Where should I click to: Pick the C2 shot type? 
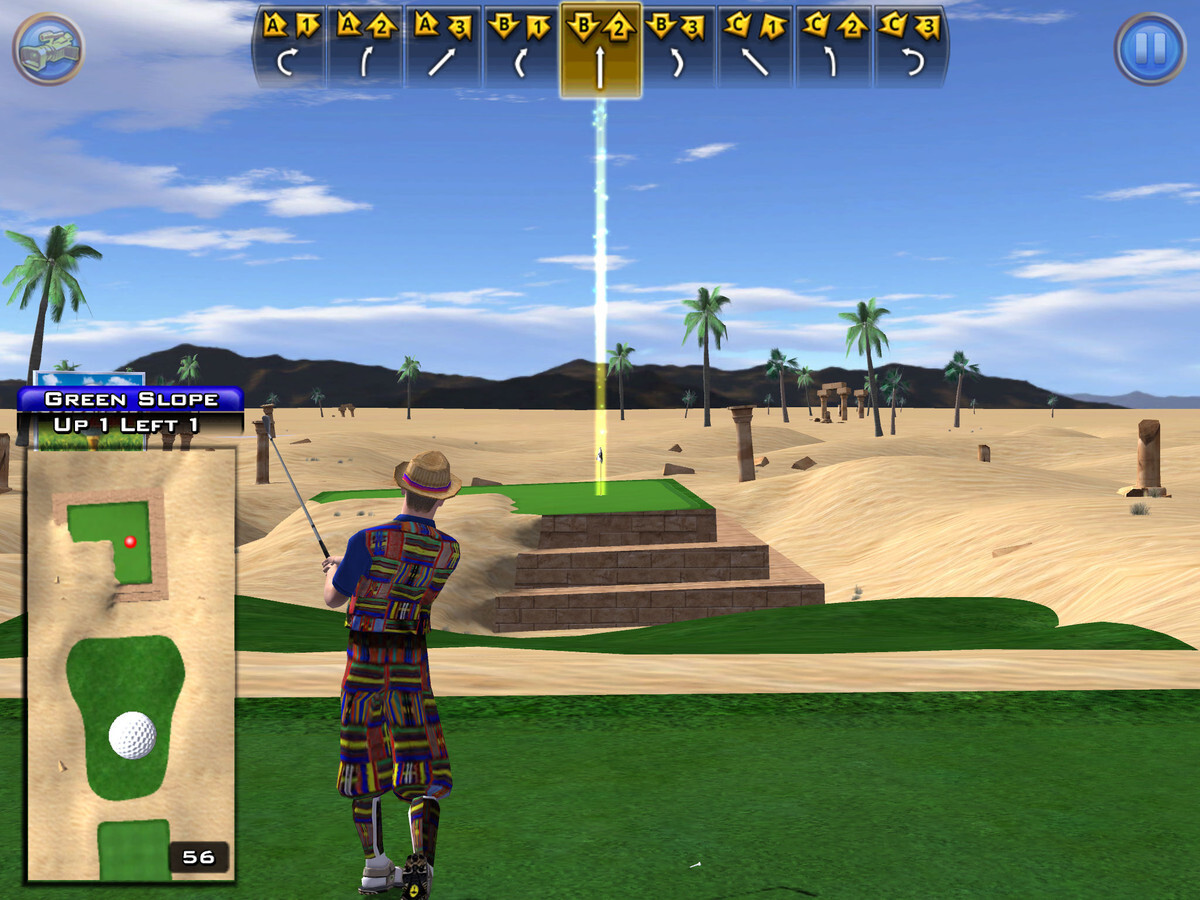(833, 47)
